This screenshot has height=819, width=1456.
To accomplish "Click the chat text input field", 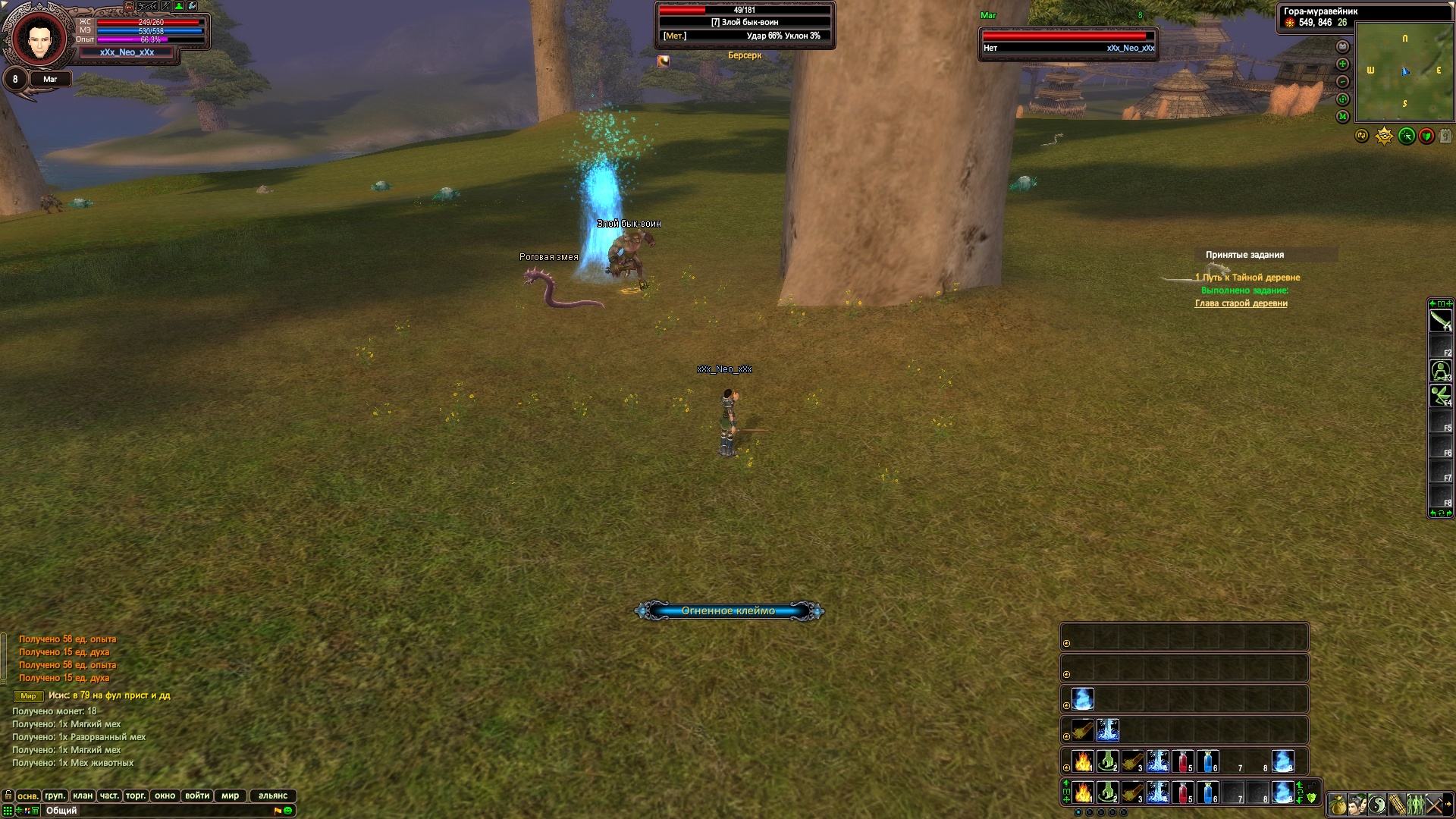I will tap(152, 811).
